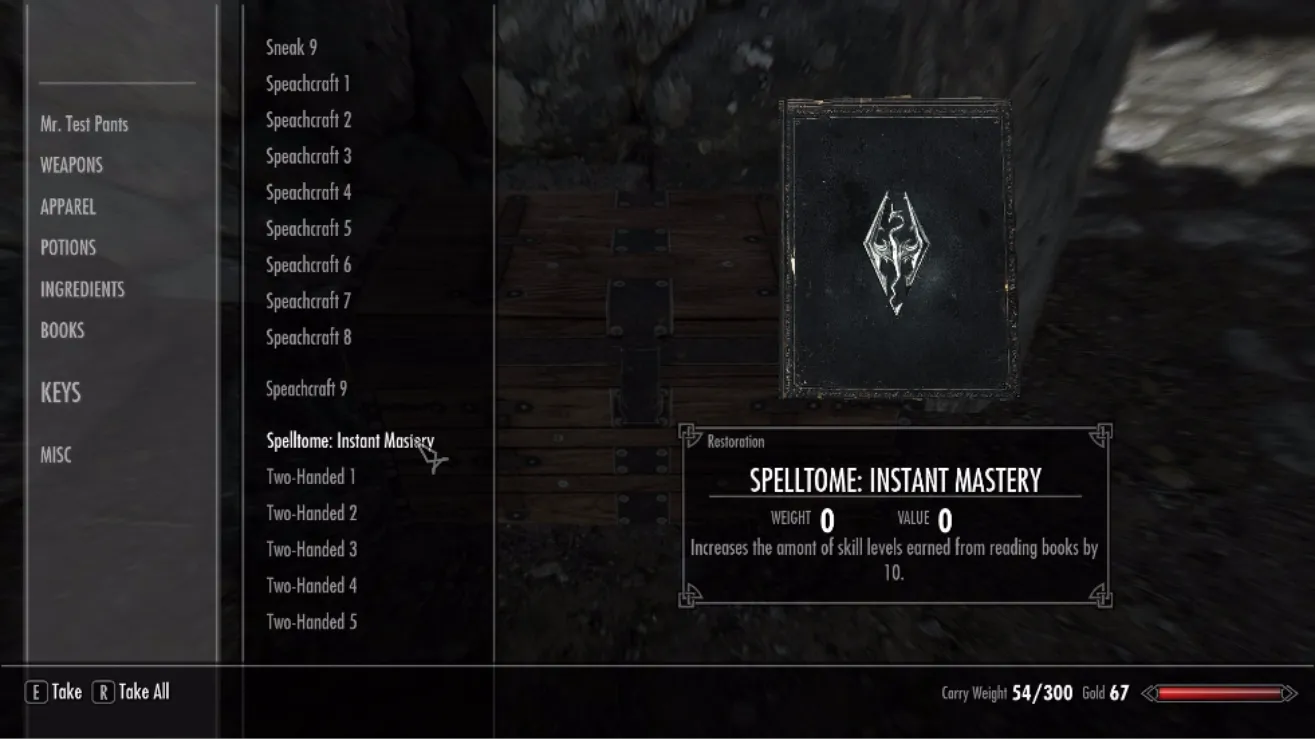Select the Sneak 9 book
Image resolution: width=1315 pixels, height=740 pixels.
pyautogui.click(x=291, y=47)
